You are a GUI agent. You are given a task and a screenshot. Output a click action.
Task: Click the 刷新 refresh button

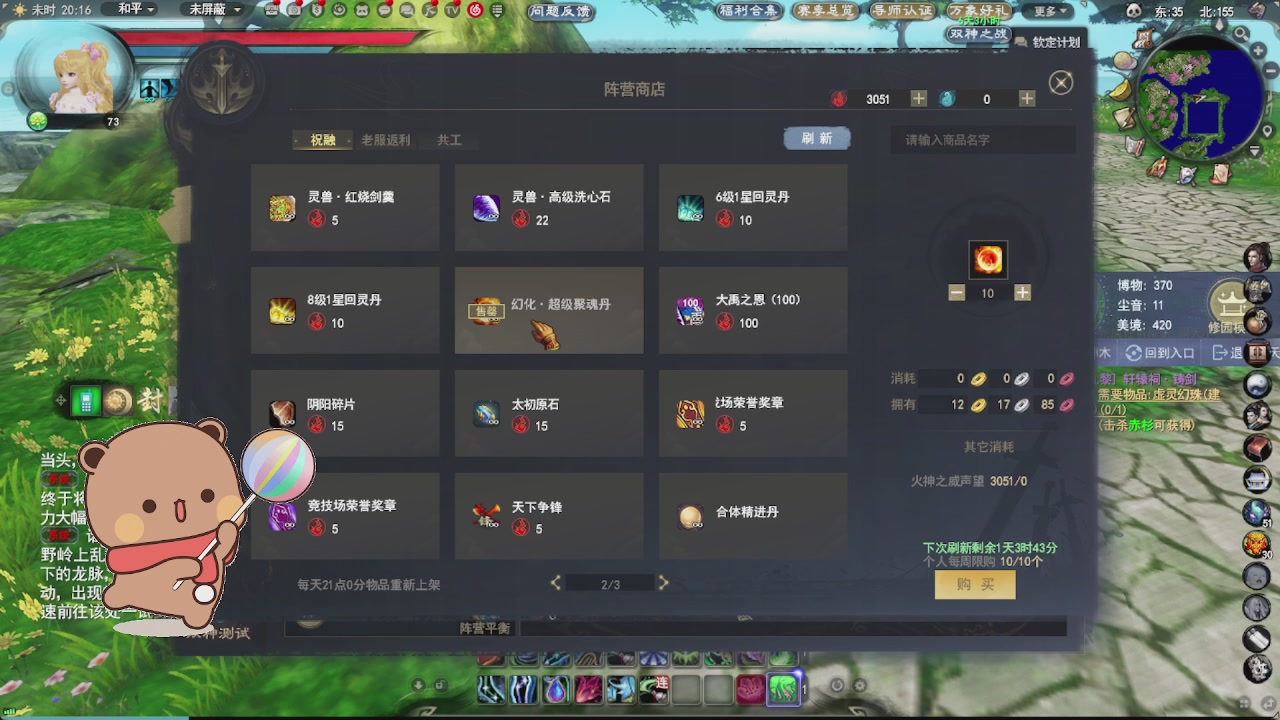[817, 138]
